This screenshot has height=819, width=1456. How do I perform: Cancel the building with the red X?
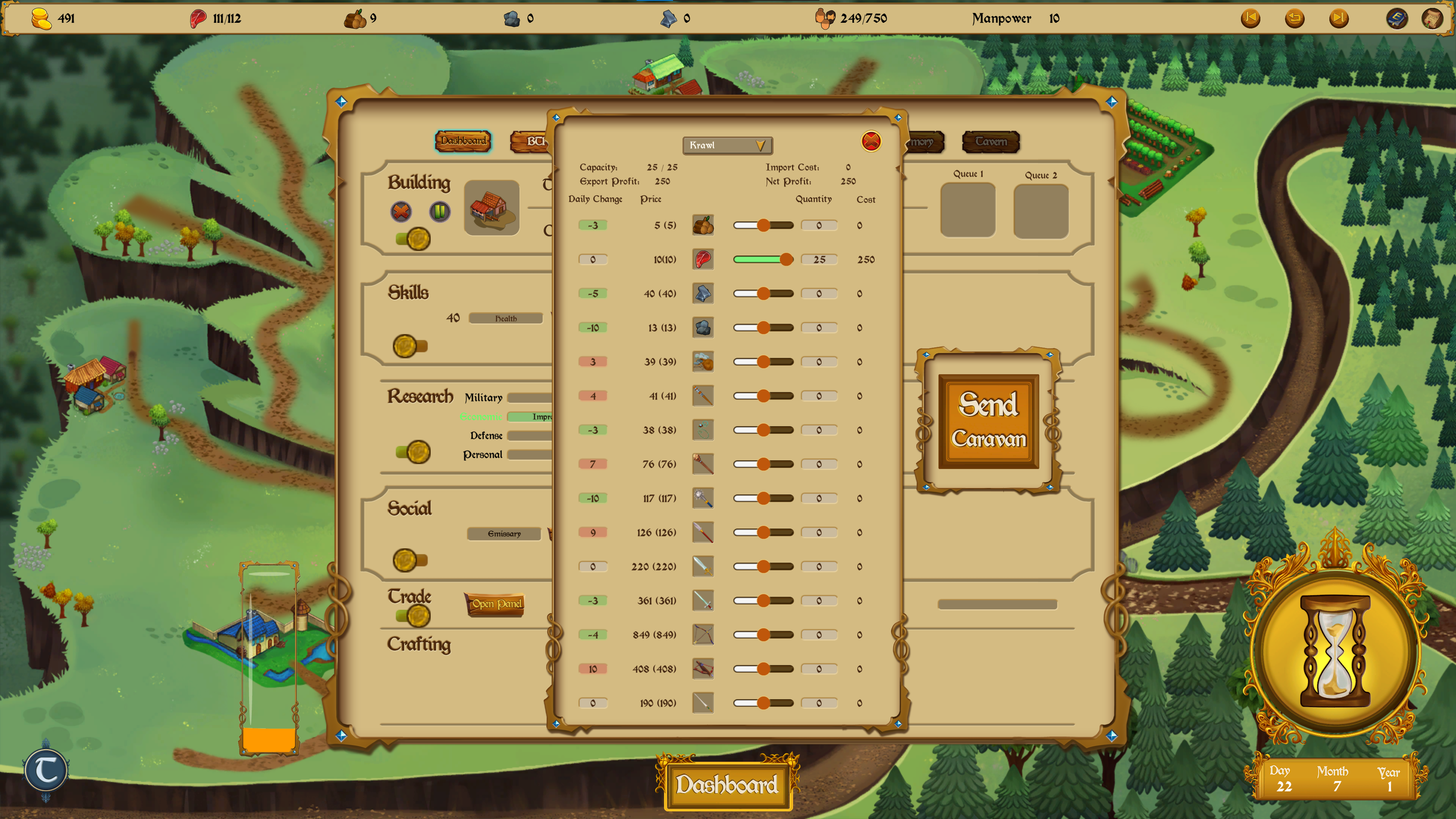point(401,212)
